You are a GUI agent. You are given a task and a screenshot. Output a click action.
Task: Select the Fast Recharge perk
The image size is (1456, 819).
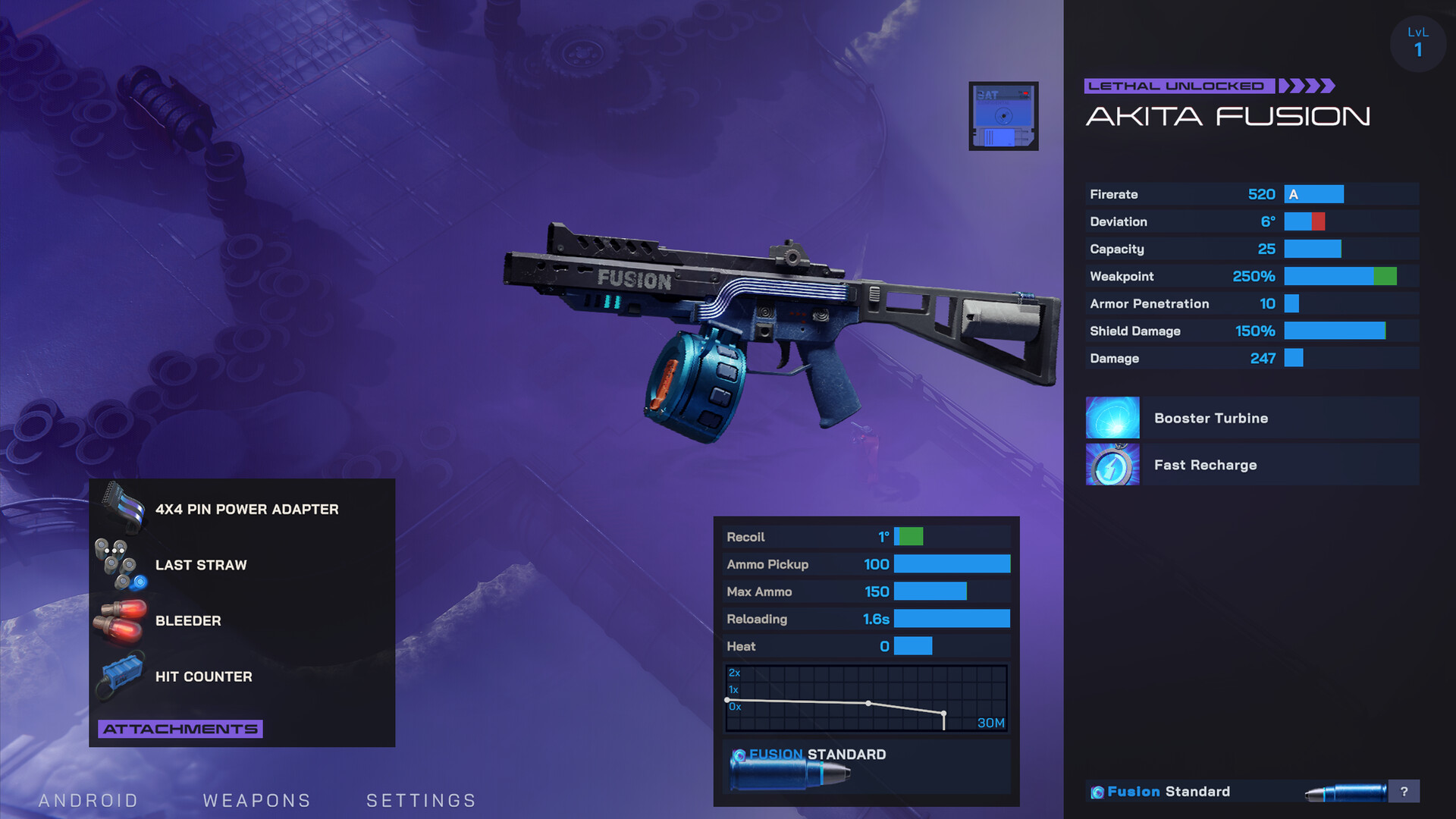[x=1251, y=465]
